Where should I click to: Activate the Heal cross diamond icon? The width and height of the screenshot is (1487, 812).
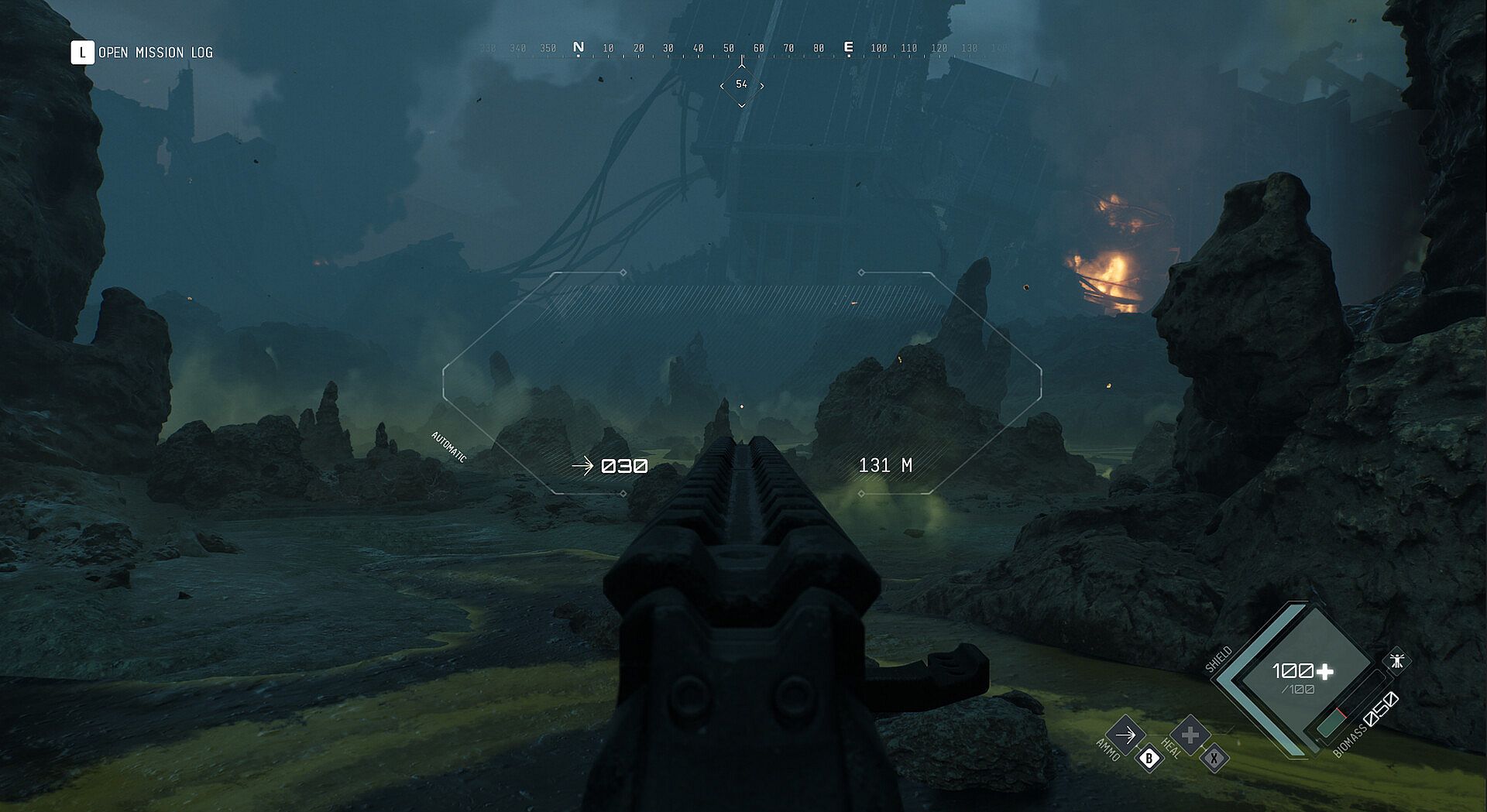[x=1190, y=734]
